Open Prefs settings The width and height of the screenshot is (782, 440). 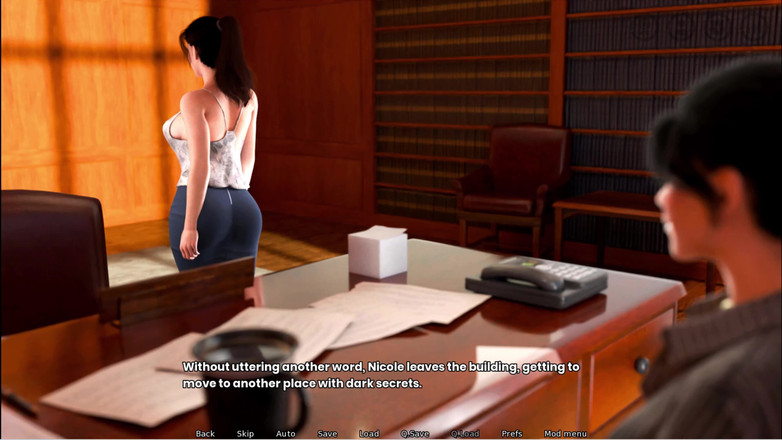(x=512, y=434)
